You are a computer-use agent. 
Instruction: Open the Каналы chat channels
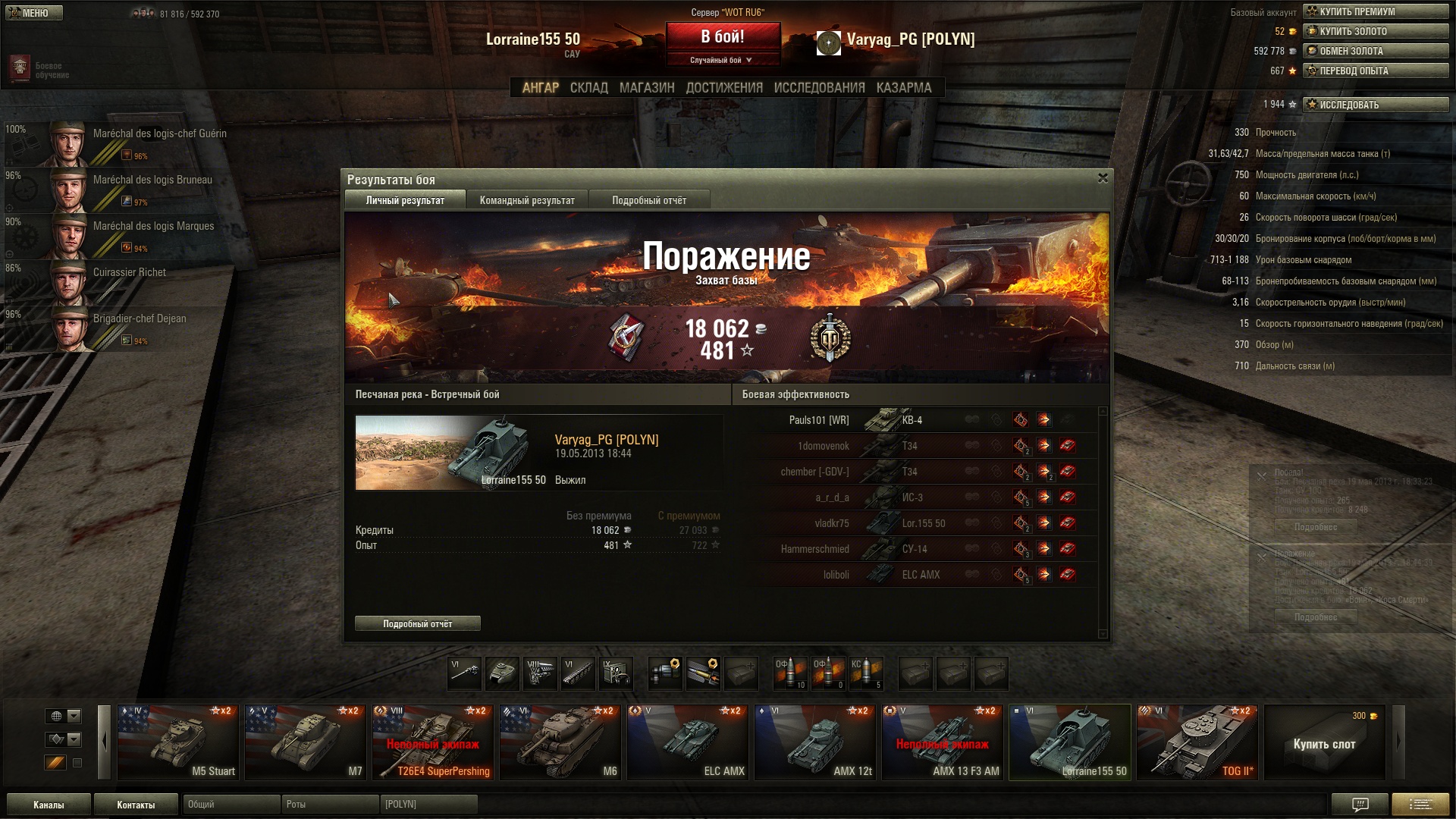tap(49, 805)
